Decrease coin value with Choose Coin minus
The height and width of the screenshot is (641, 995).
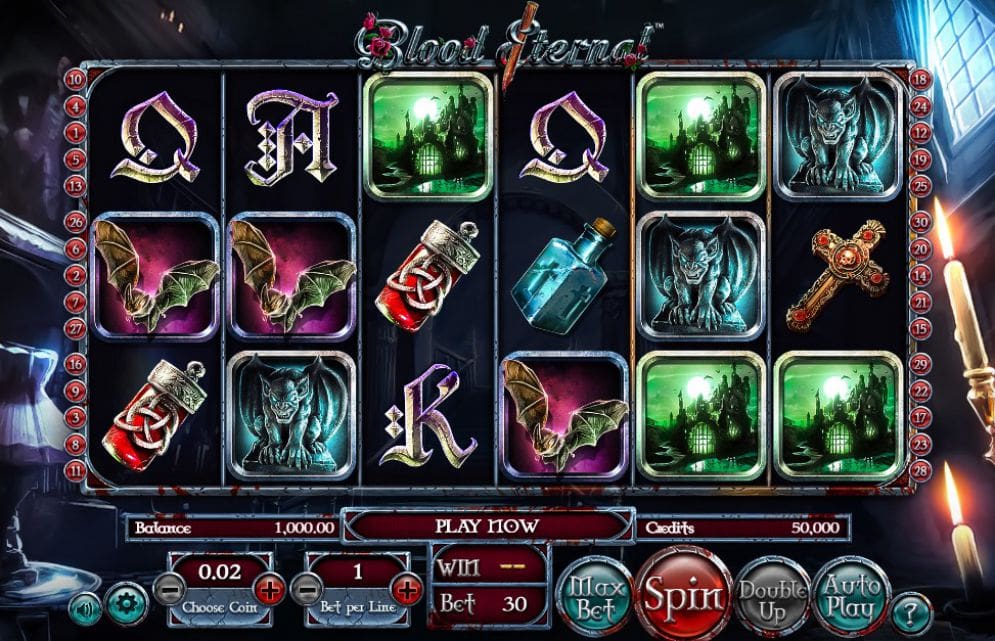pyautogui.click(x=166, y=589)
